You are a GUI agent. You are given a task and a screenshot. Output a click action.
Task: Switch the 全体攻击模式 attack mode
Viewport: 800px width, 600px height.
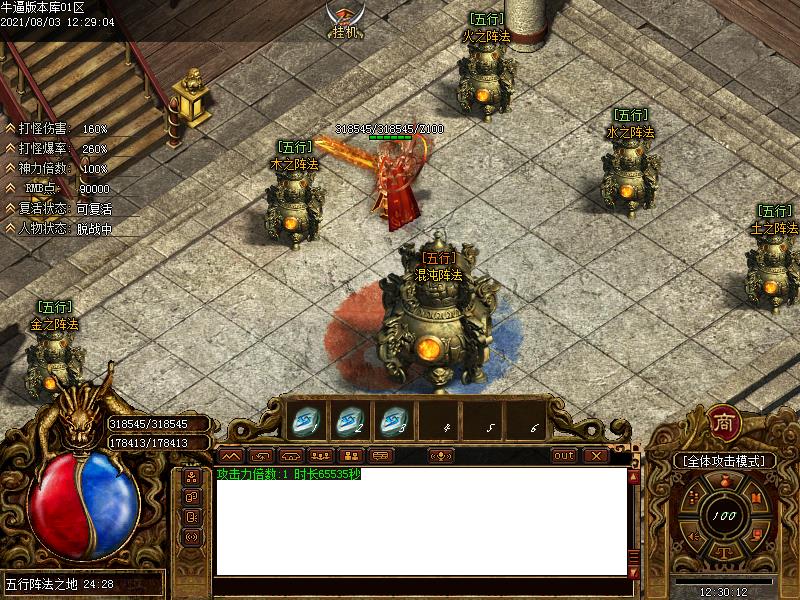point(724,461)
